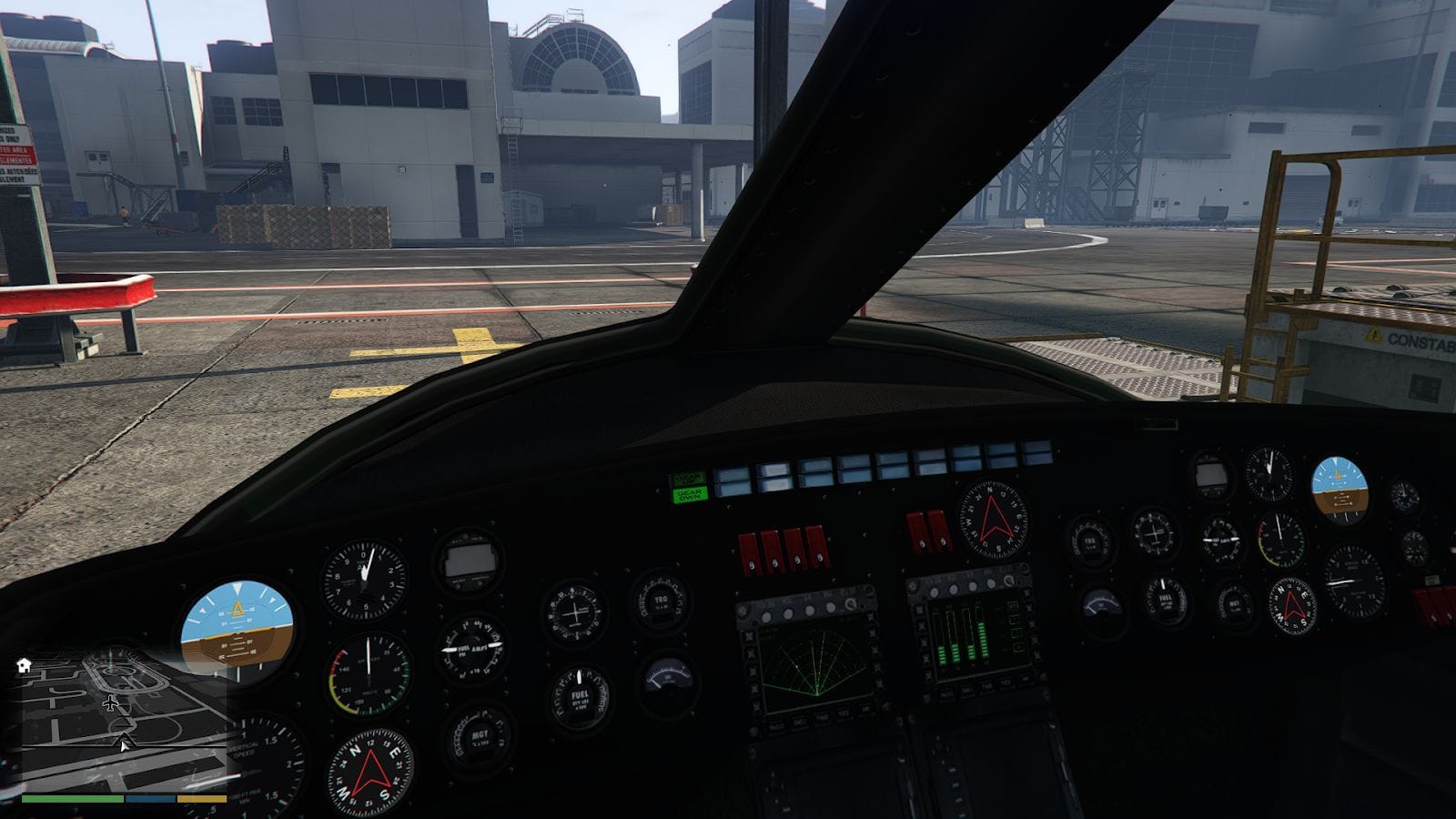This screenshot has width=1456, height=819.
Task: Select the KNOTS airspeed indicator
Action: click(x=369, y=674)
